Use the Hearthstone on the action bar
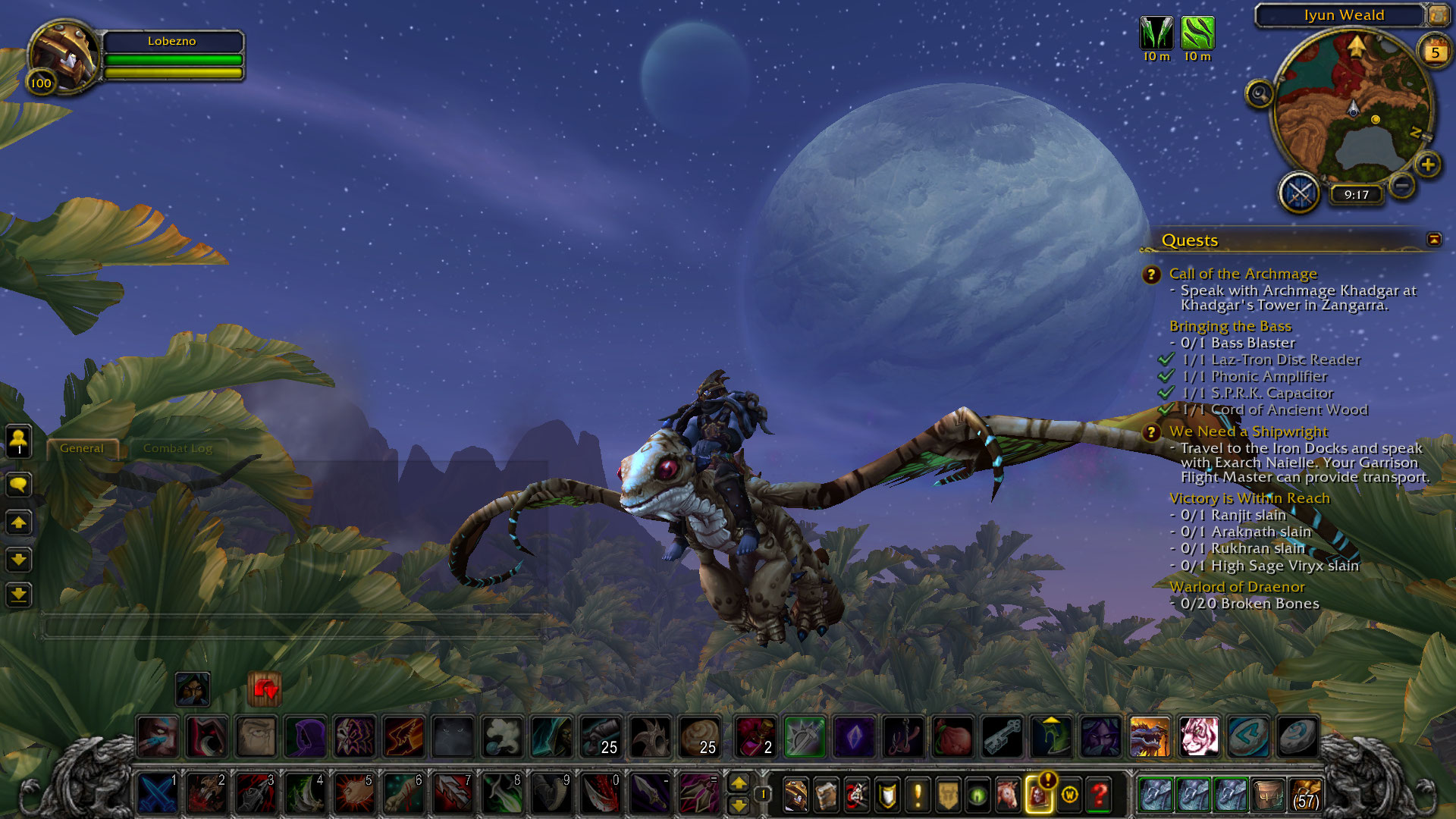The width and height of the screenshot is (1456, 819). pos(1298,736)
